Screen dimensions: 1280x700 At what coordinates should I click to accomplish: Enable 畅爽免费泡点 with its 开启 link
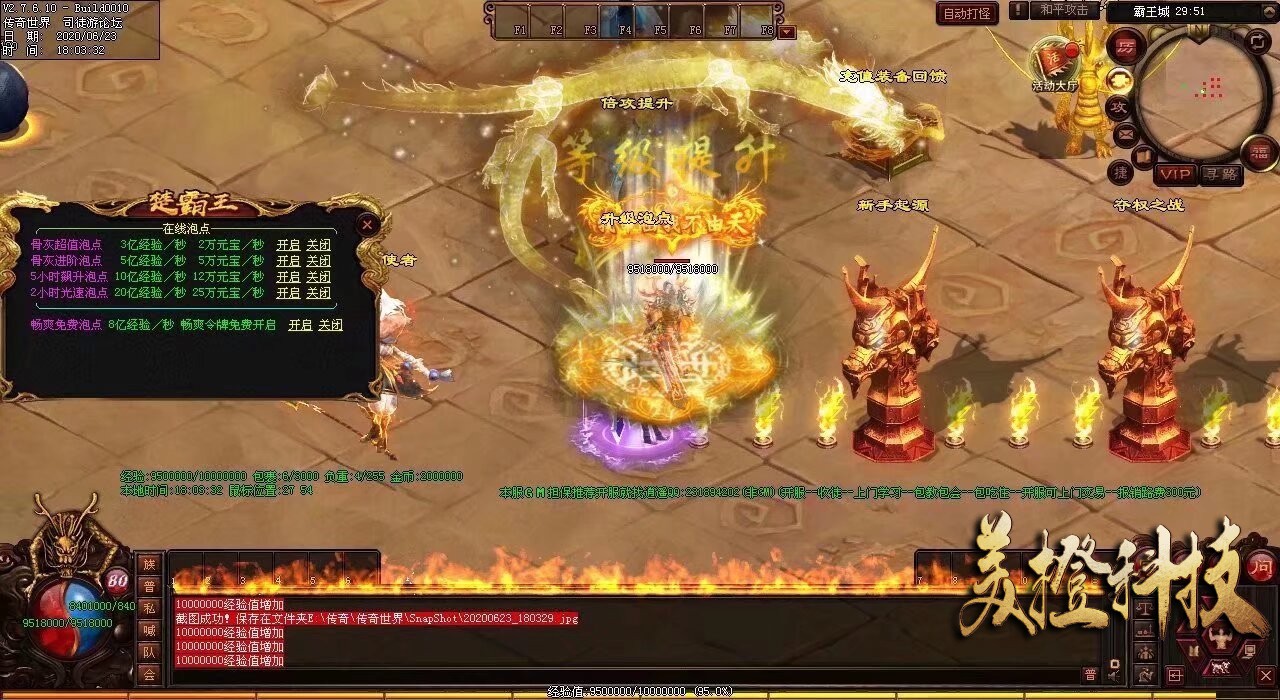[x=300, y=325]
